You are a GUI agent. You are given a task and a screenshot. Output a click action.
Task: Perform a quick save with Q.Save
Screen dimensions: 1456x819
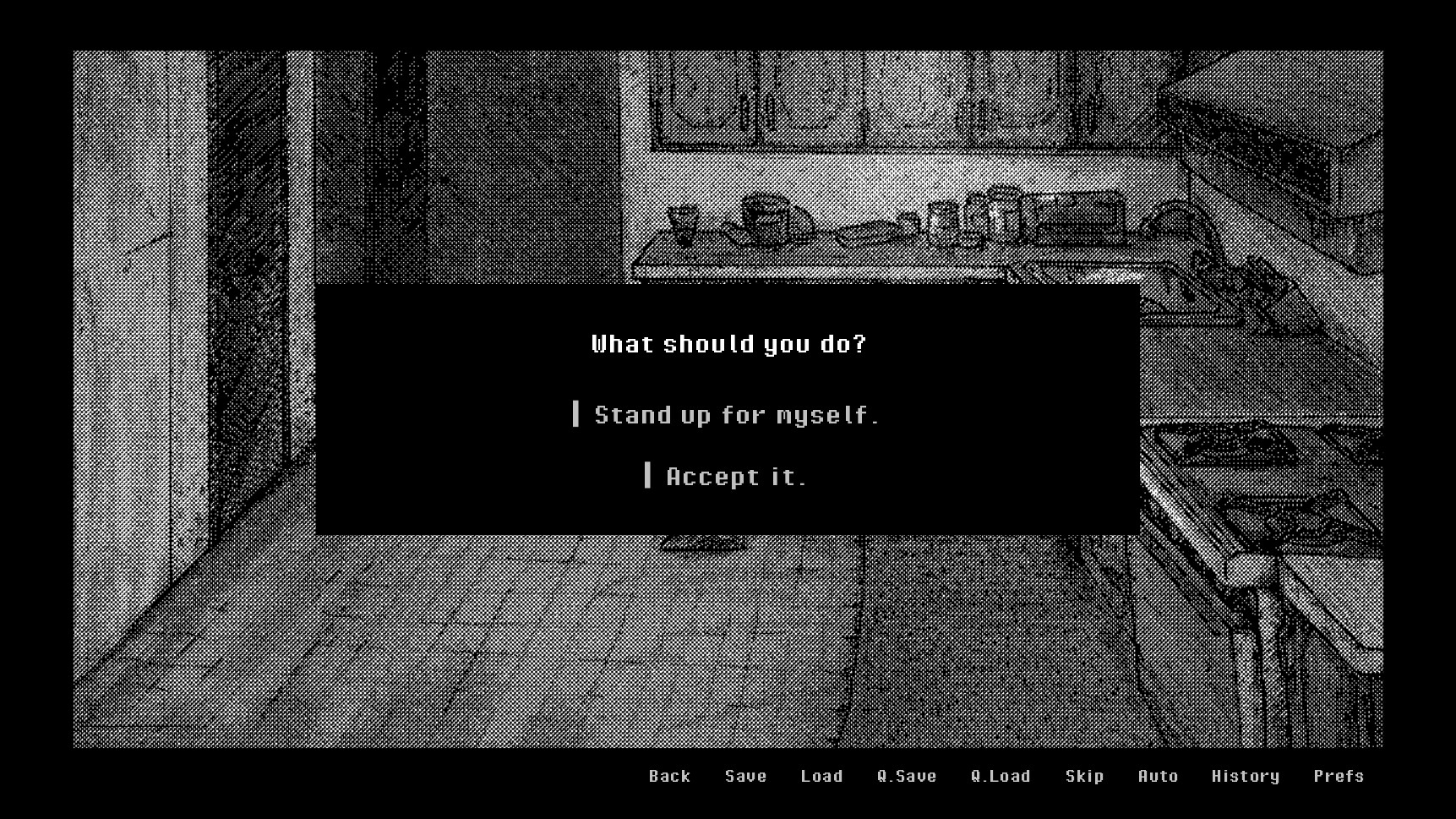(x=907, y=776)
